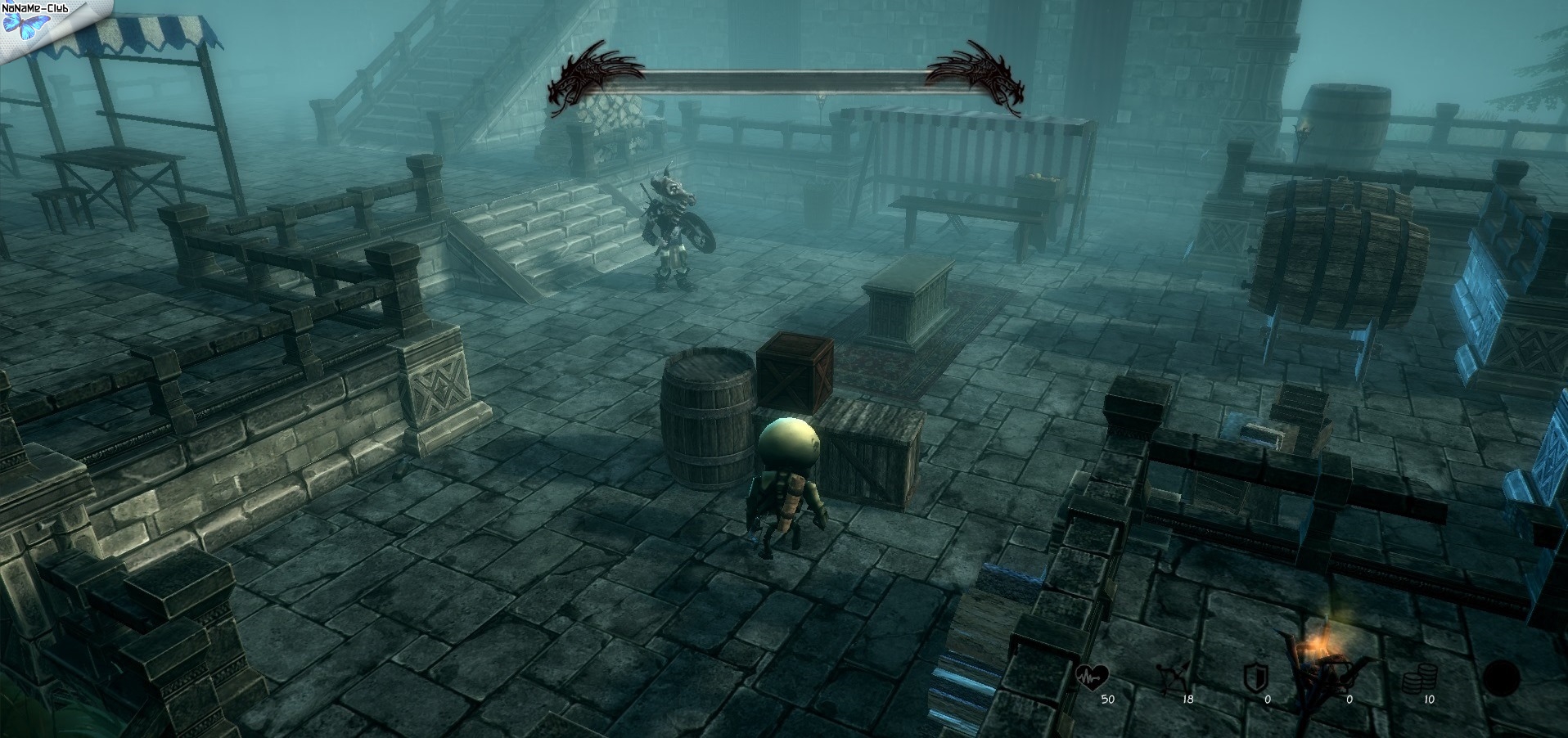Click the heart health icon
Viewport: 1568px width, 738px height.
(1093, 676)
